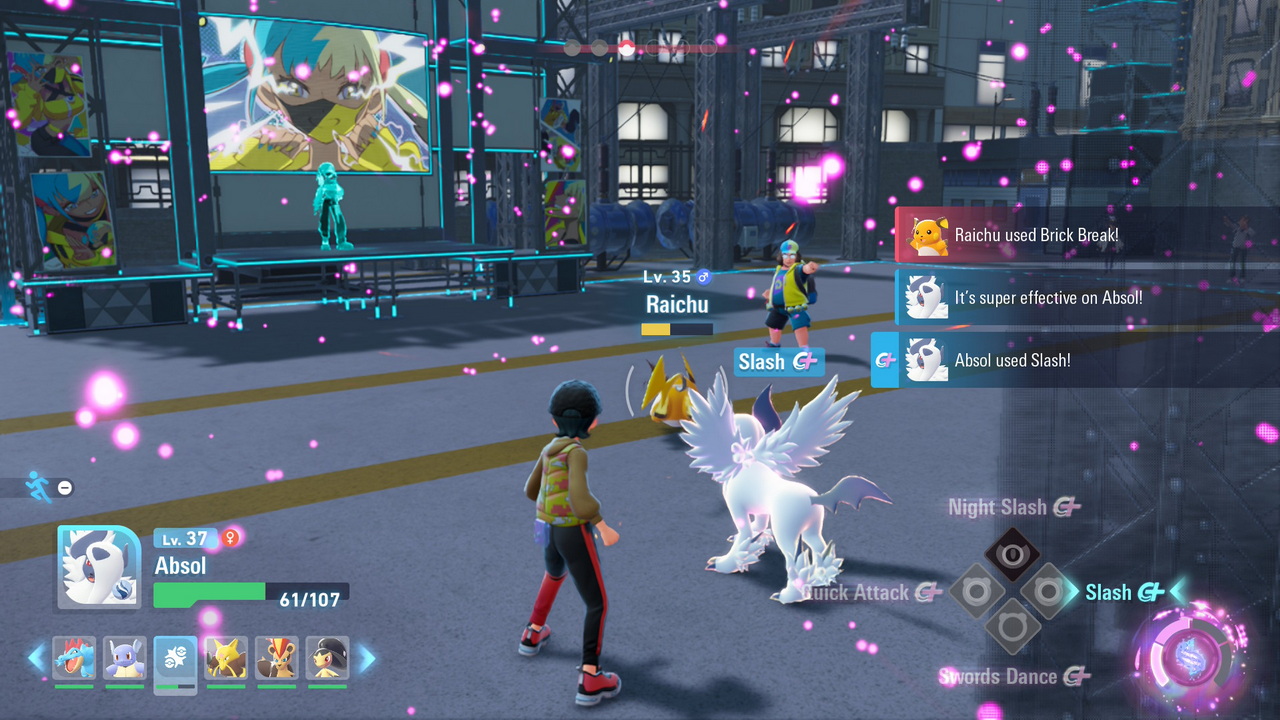
Task: Switch to Feraligatr in the party bar
Action: click(x=74, y=658)
